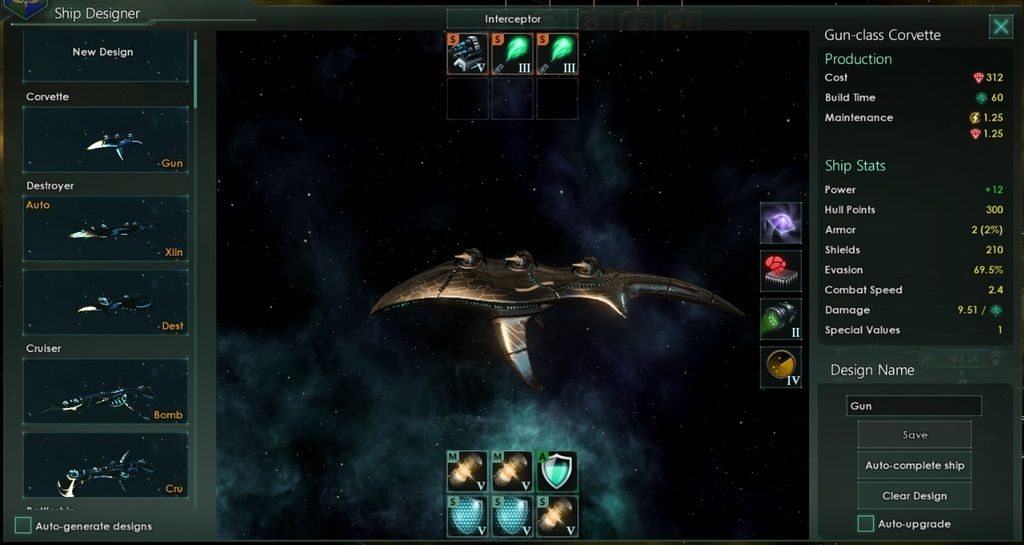The image size is (1024, 545).
Task: Select the Gun corvette design
Action: 105,141
